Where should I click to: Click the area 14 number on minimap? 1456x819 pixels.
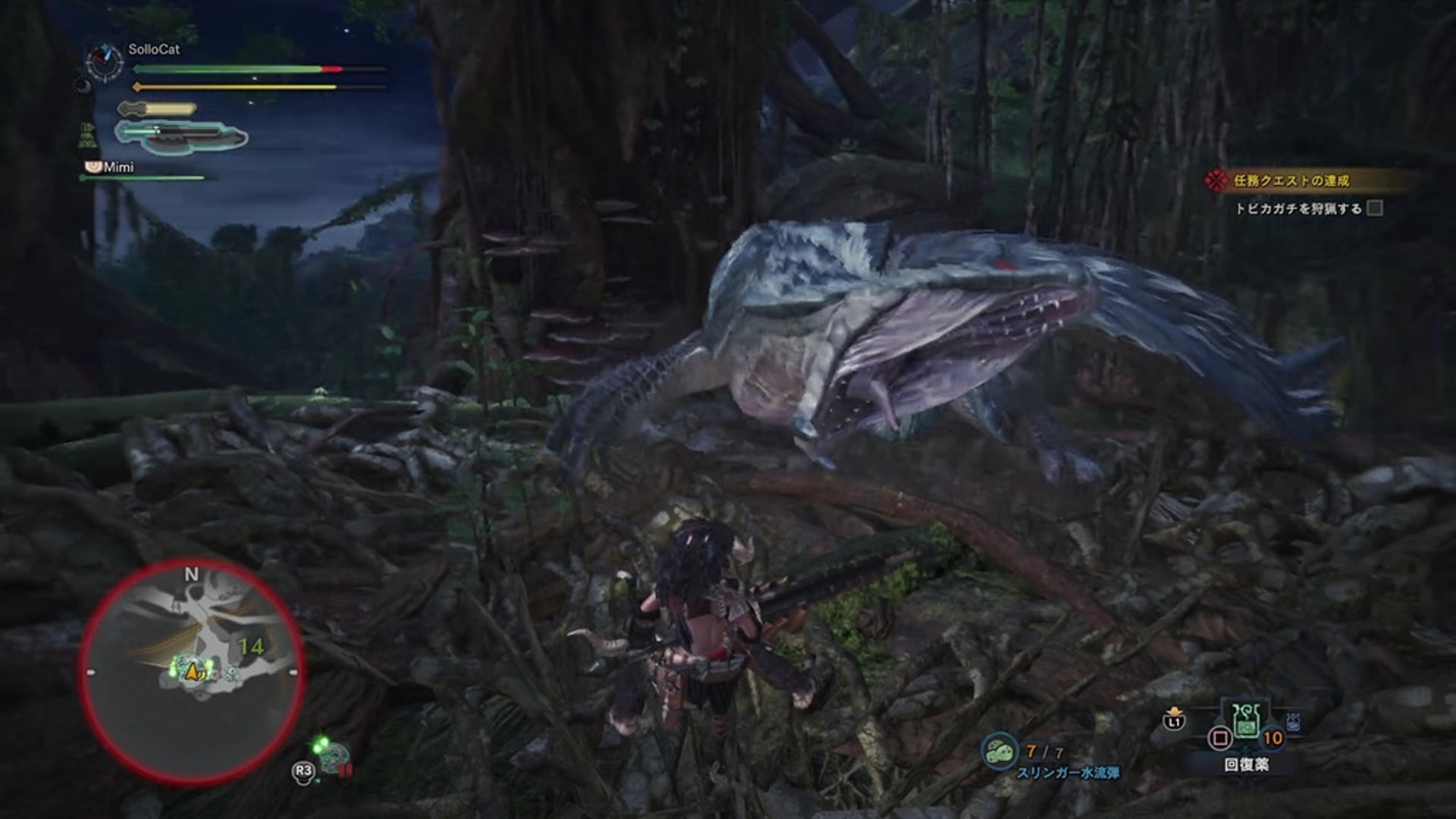coord(251,646)
